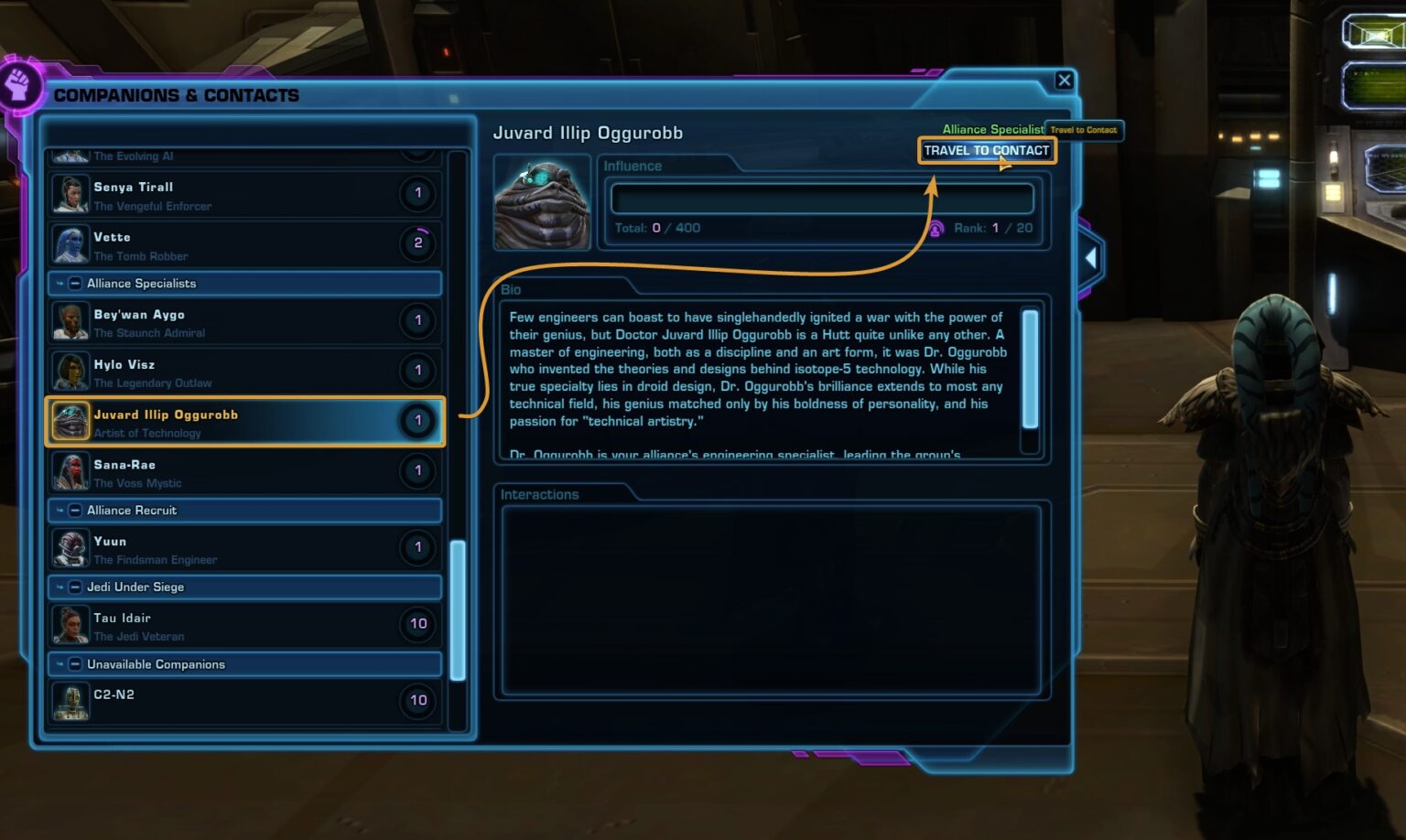
Task: Select Senya Tirall's portrait in the list
Action: (70, 194)
